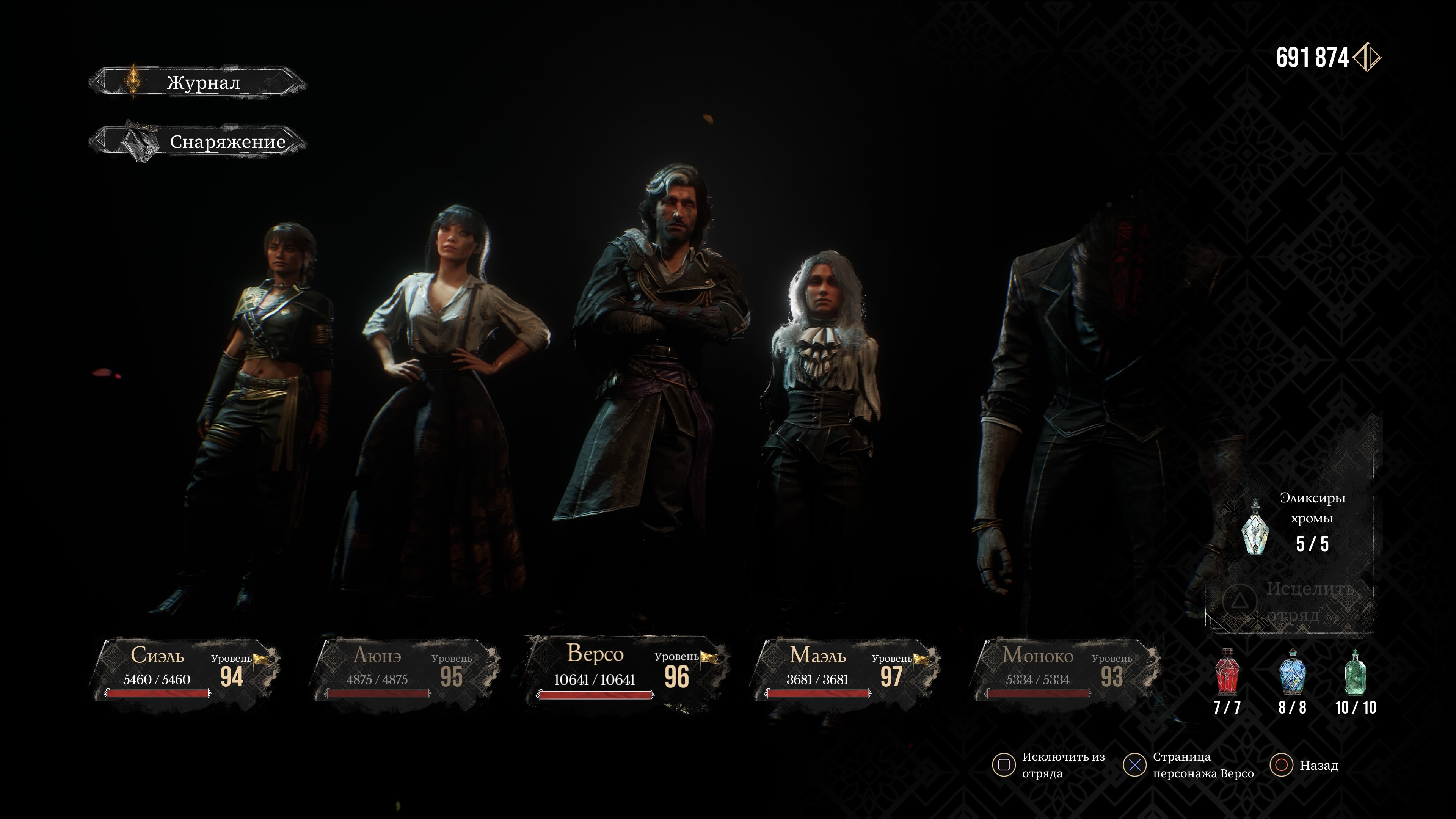1456x819 pixels.
Task: Select Сиэль's character card
Action: coord(187,670)
